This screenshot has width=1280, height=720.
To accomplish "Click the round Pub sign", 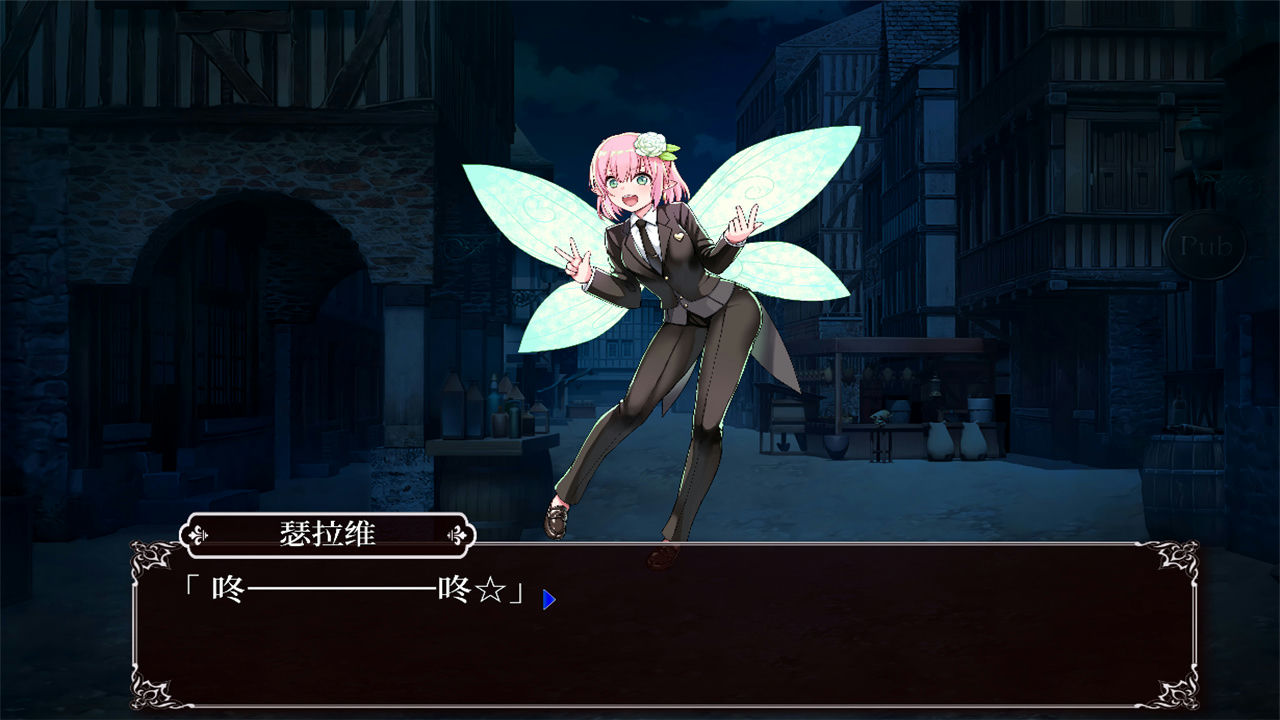I will pos(1206,244).
